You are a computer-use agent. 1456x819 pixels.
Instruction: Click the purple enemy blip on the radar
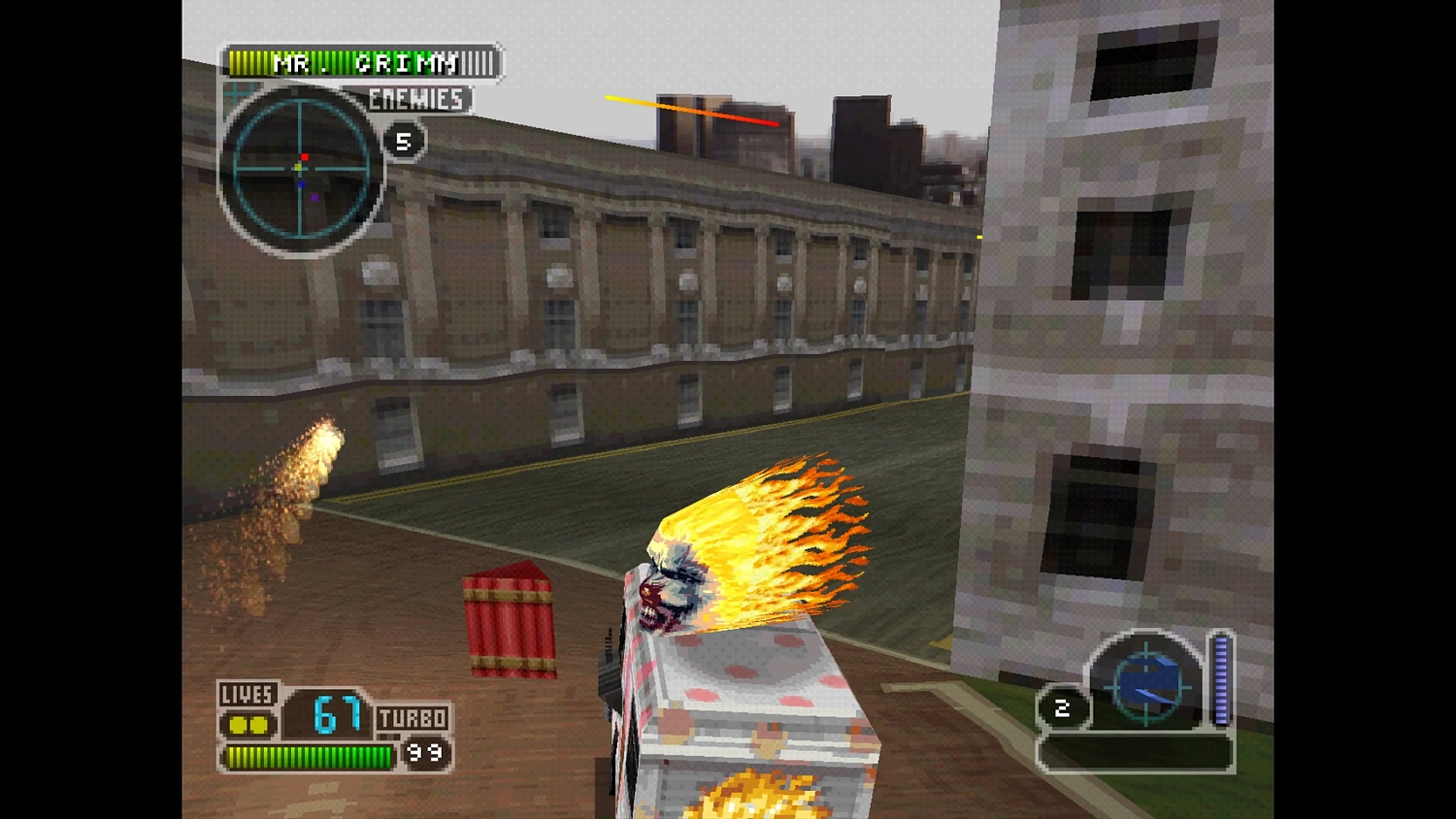[314, 197]
